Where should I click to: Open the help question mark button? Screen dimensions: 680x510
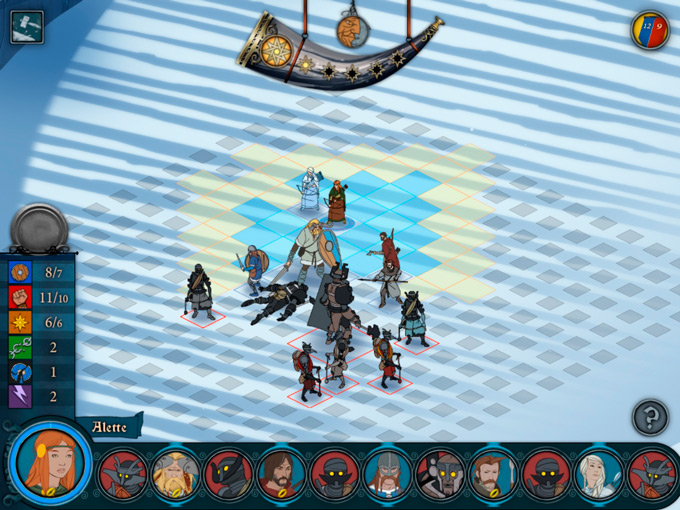point(650,417)
